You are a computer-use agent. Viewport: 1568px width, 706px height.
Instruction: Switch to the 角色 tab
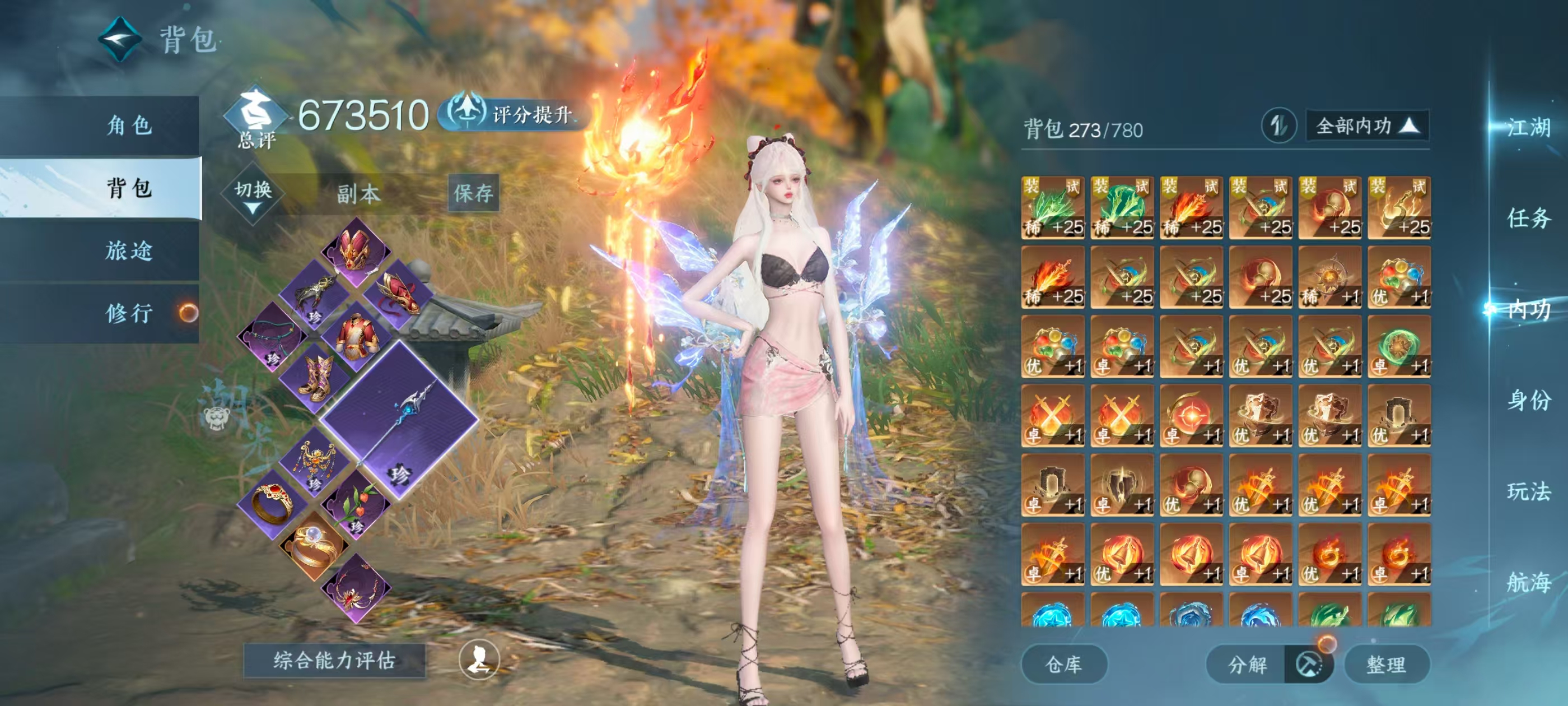tap(128, 126)
